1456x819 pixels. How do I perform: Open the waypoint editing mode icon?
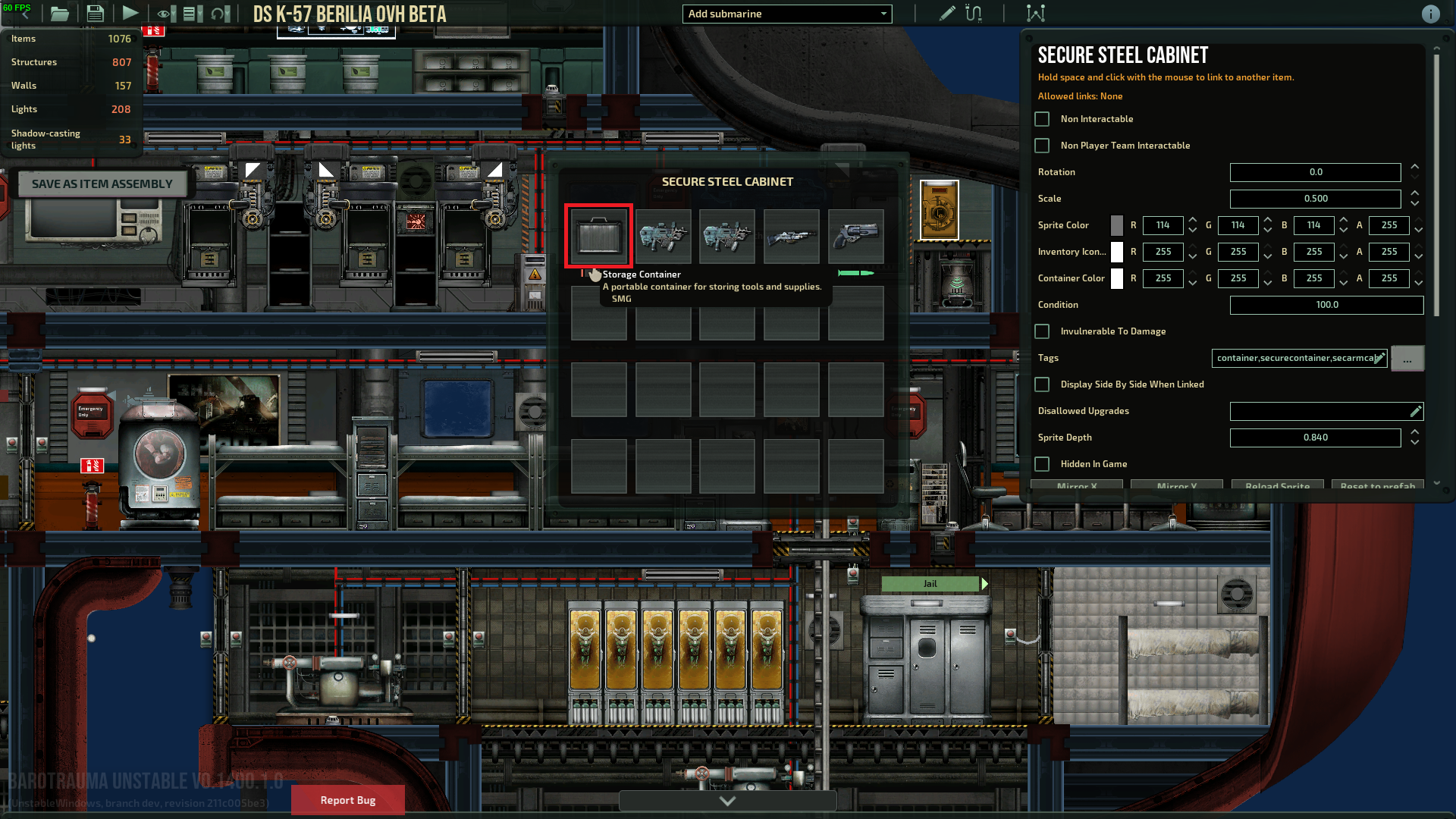pos(1035,13)
